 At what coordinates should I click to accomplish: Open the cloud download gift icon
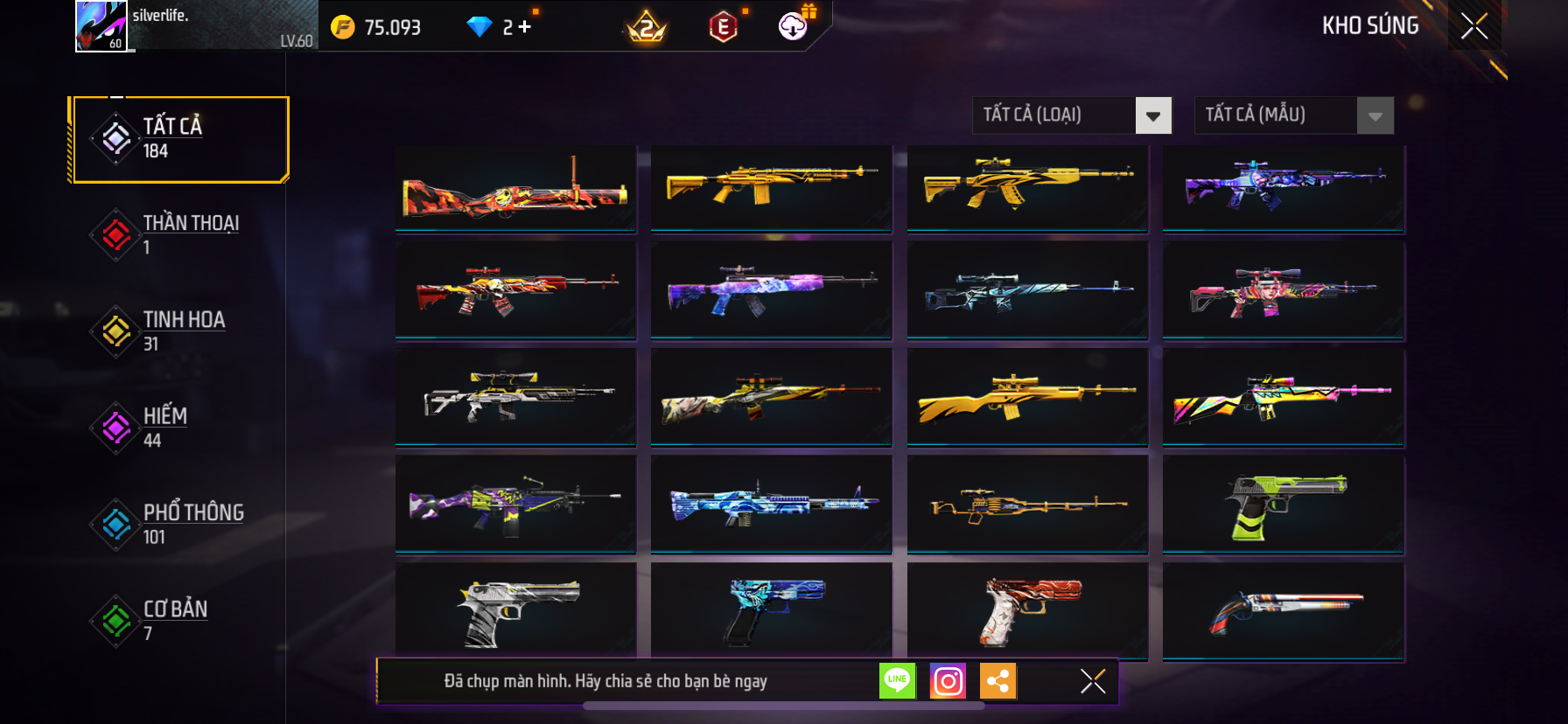(794, 26)
